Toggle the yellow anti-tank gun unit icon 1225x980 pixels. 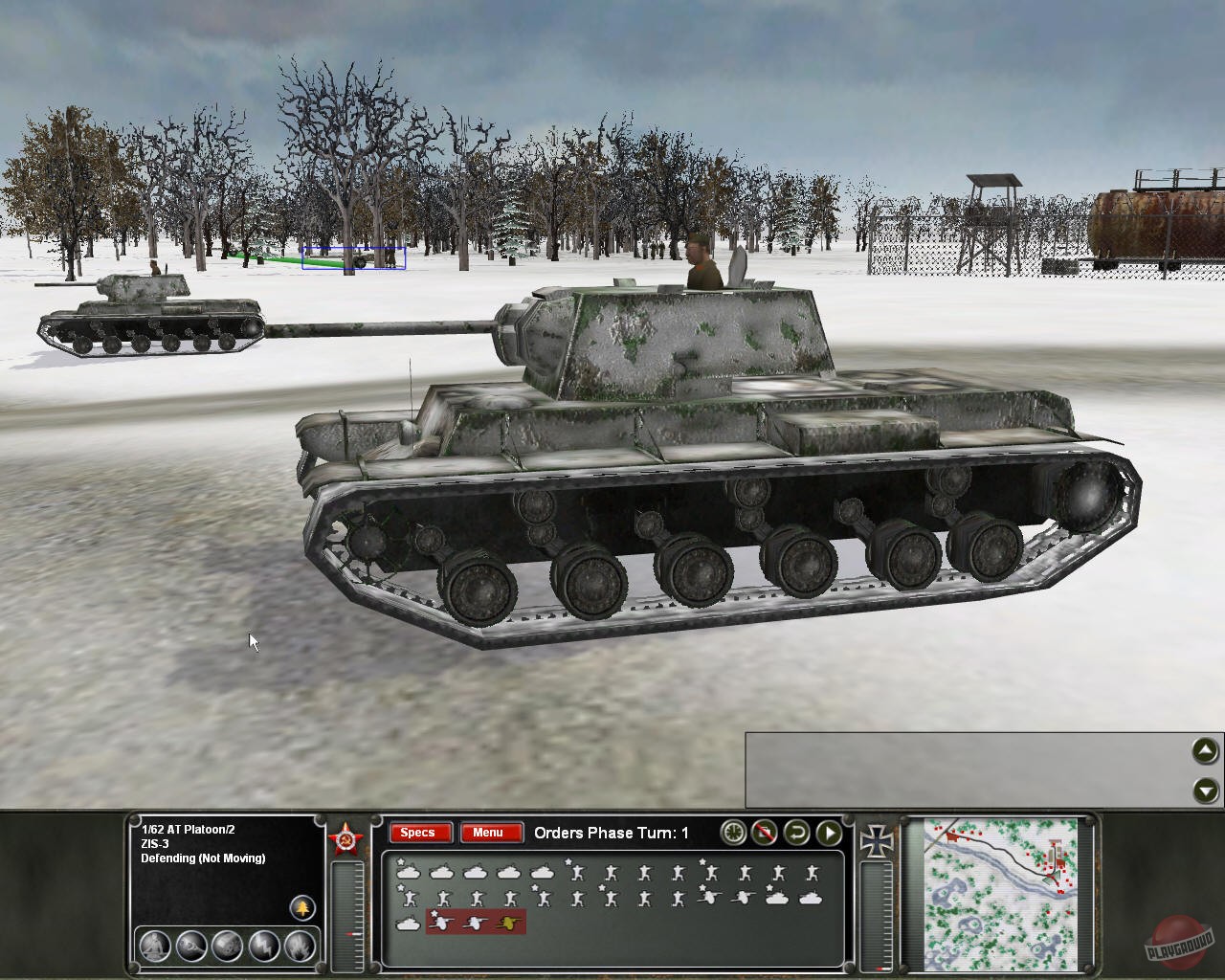click(x=506, y=922)
